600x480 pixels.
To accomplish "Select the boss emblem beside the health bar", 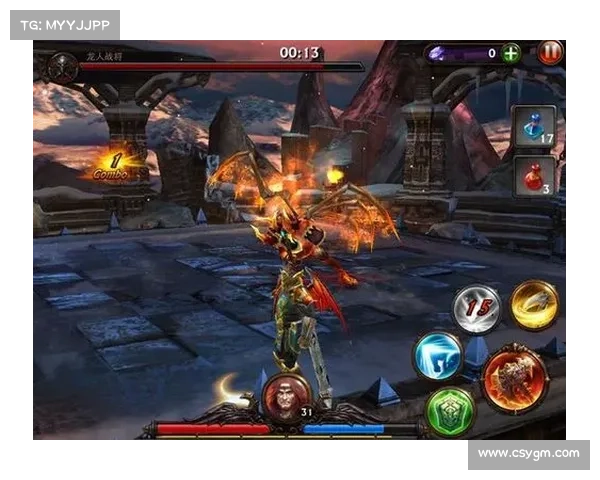I will click(64, 67).
